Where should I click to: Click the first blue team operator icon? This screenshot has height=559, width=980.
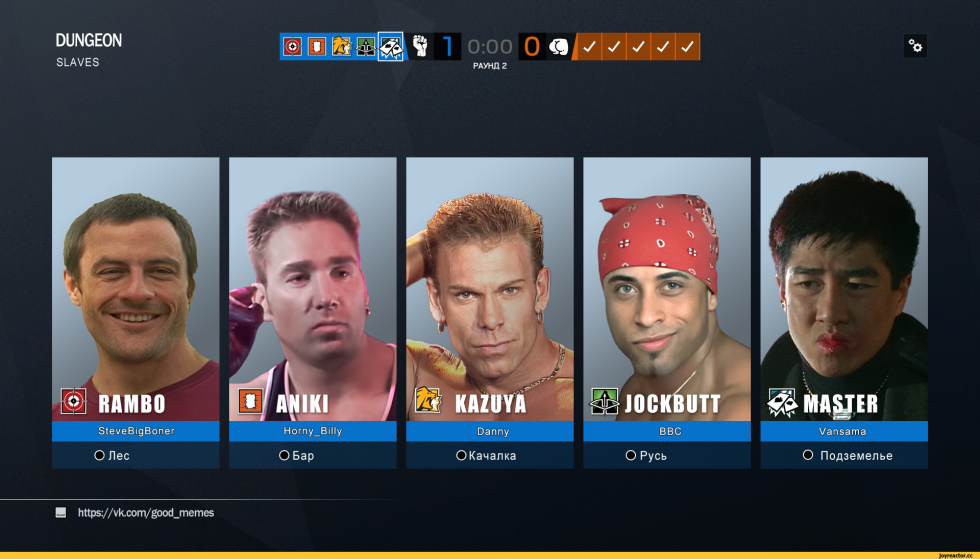point(292,46)
